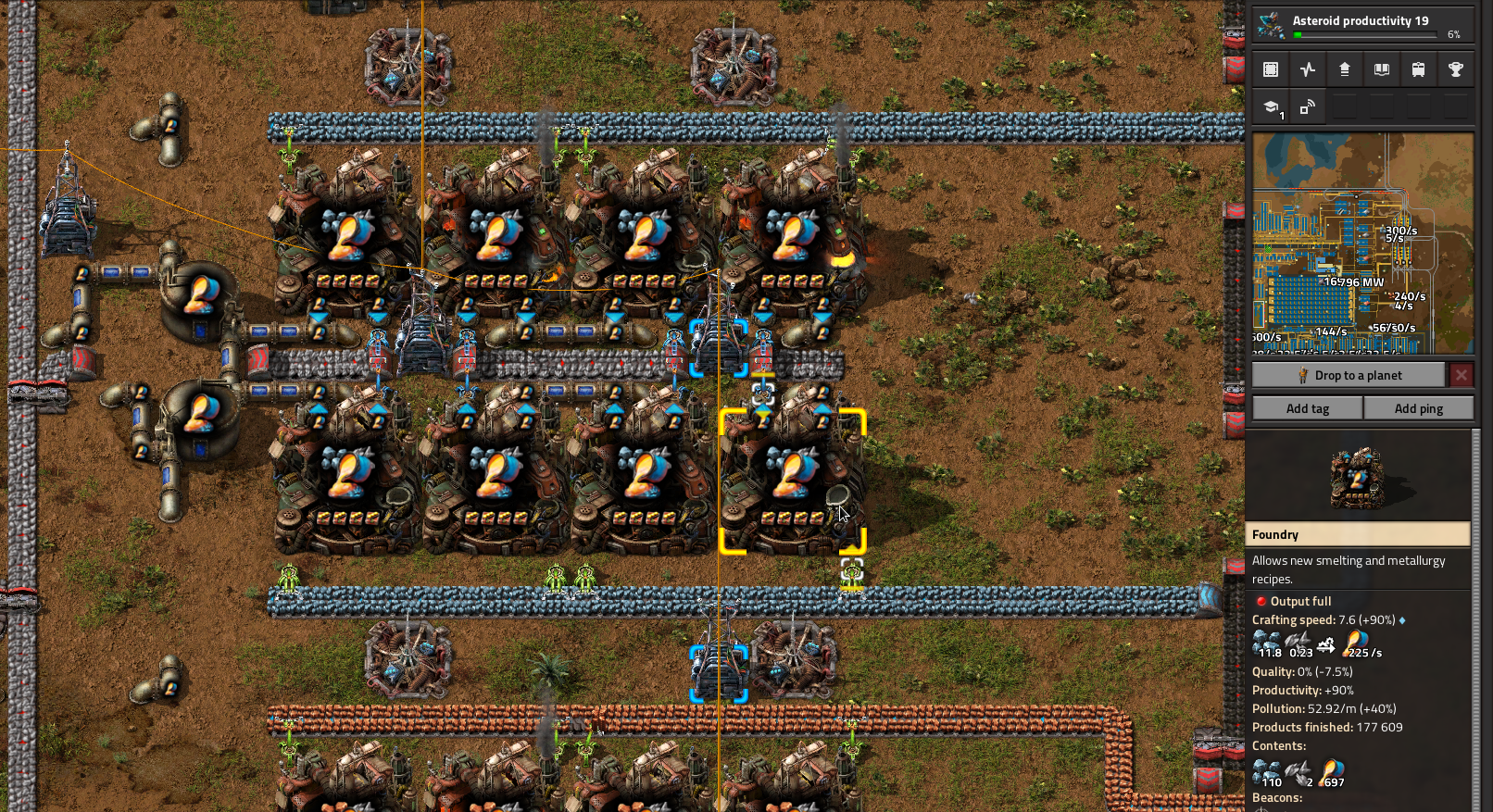
Task: Open the Factoriopedia book icon
Action: [1382, 69]
